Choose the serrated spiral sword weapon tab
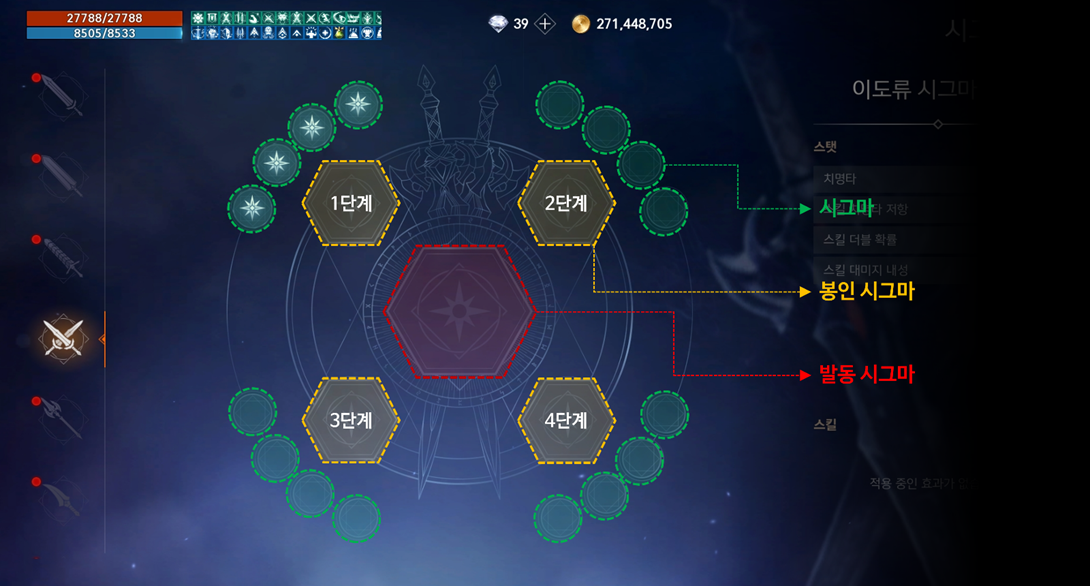 [x=64, y=258]
